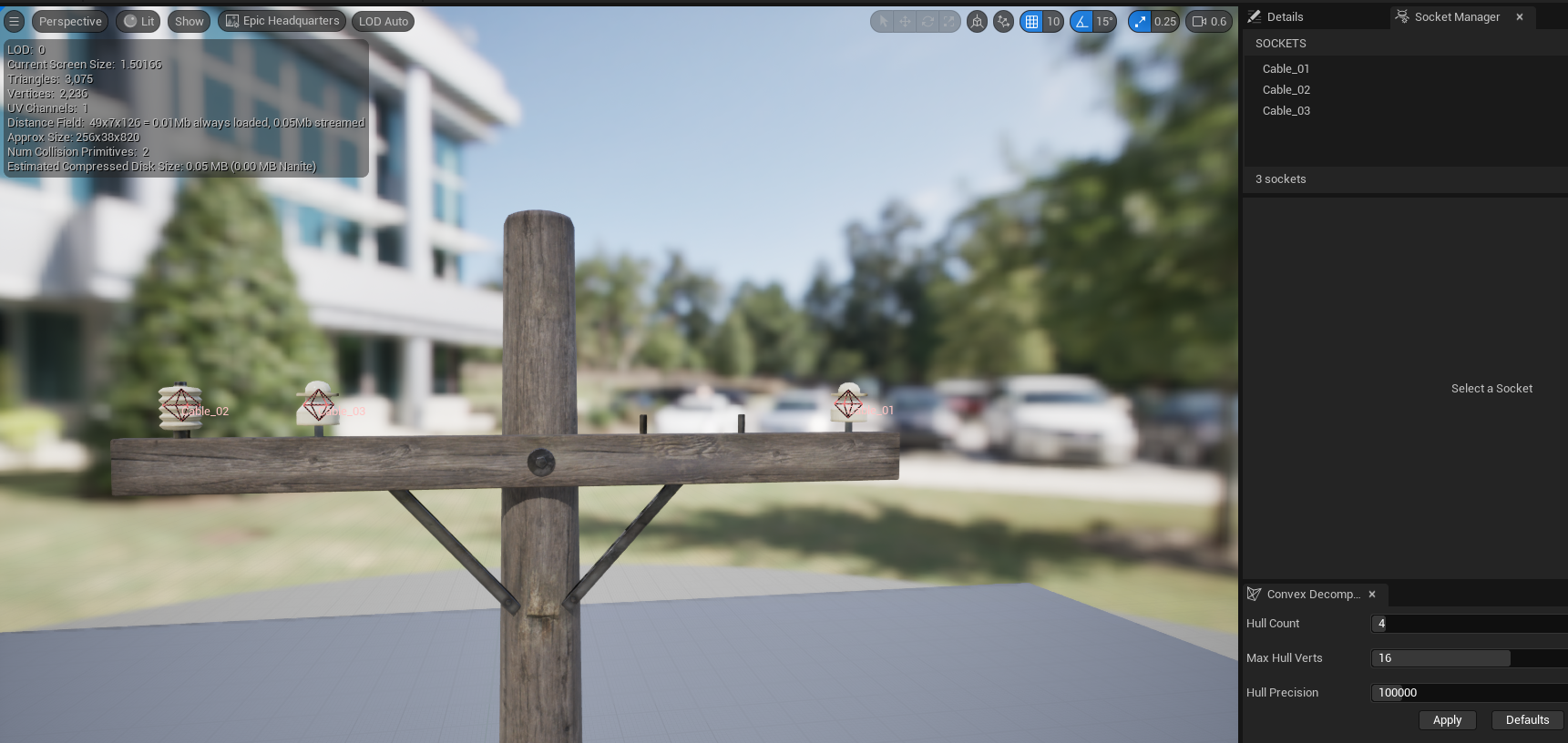1568x743 pixels.
Task: Select the arrow Select tool icon
Action: point(882,21)
